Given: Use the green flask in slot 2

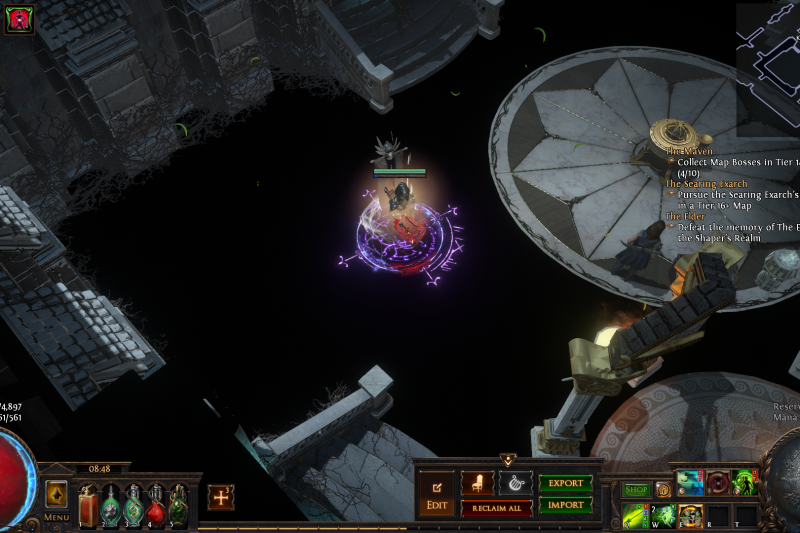Looking at the screenshot, I should (x=111, y=506).
